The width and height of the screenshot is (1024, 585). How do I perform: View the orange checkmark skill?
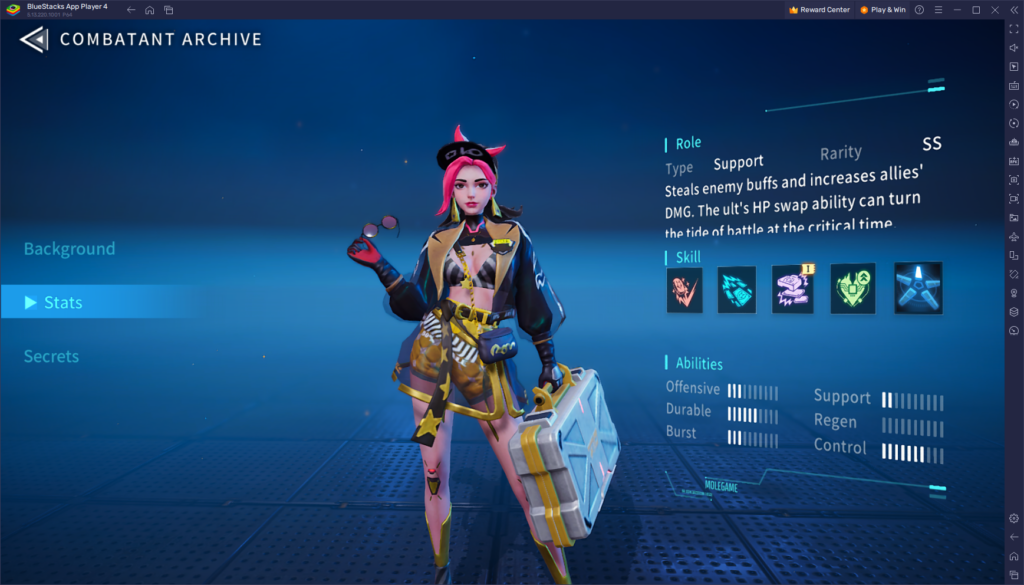coord(685,289)
